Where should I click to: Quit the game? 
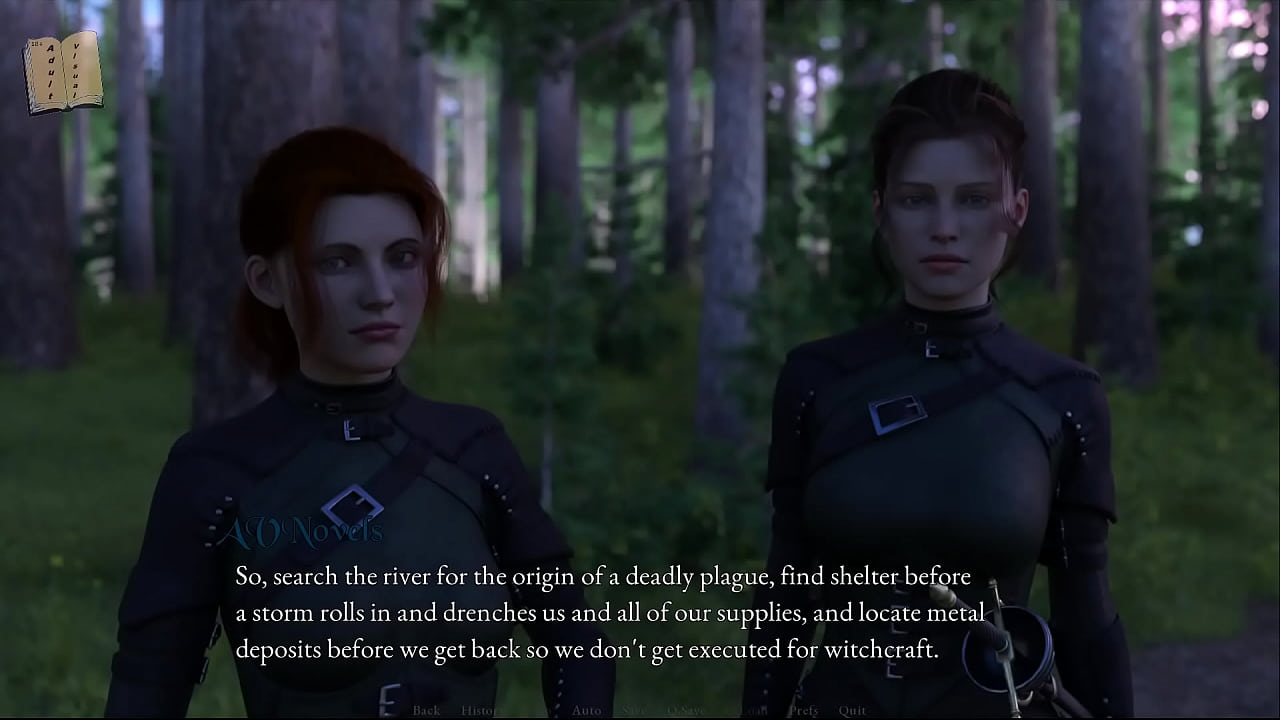(853, 710)
